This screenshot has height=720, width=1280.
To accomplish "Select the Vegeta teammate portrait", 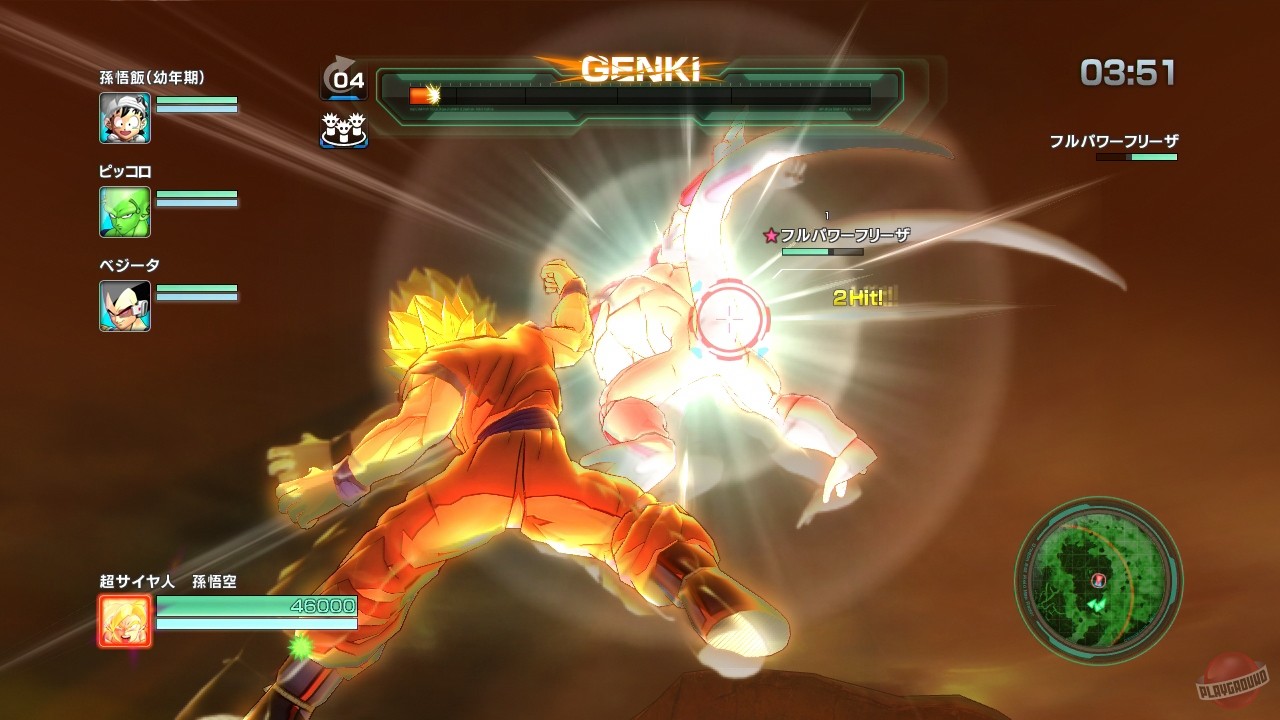I will pyautogui.click(x=124, y=306).
